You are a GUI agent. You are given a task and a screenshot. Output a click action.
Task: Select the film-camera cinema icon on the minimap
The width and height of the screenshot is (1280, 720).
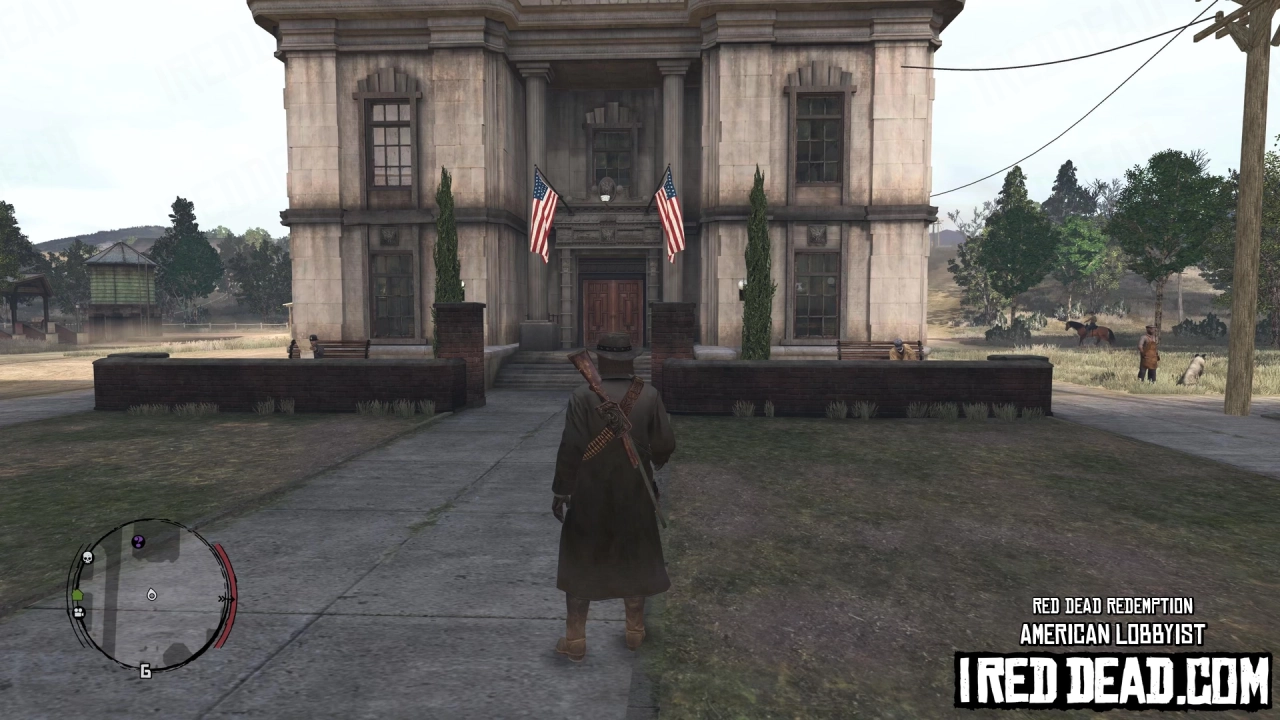pos(79,612)
